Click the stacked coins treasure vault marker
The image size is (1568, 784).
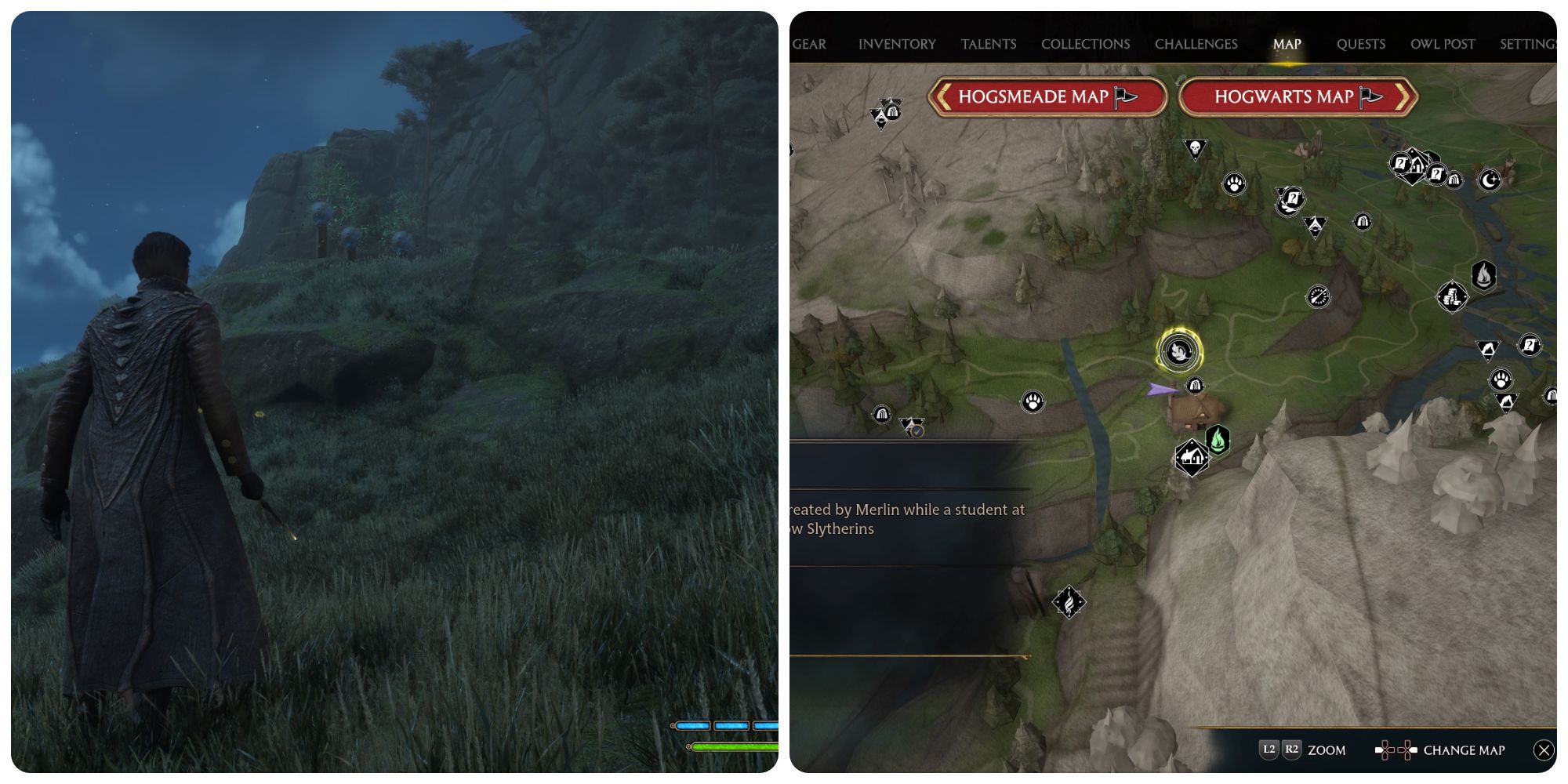1452,296
